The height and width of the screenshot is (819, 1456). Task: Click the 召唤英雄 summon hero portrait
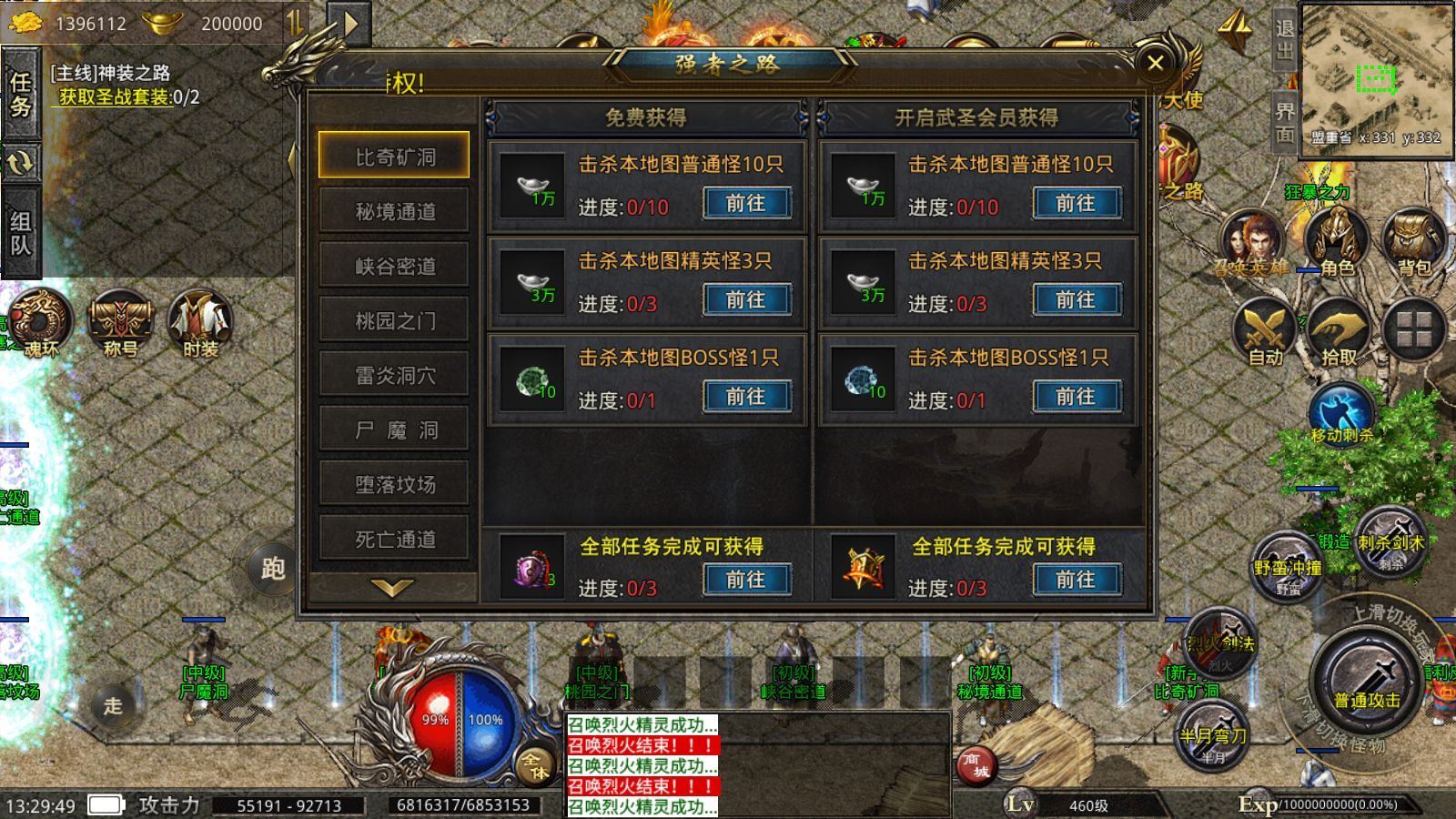coord(1254,238)
